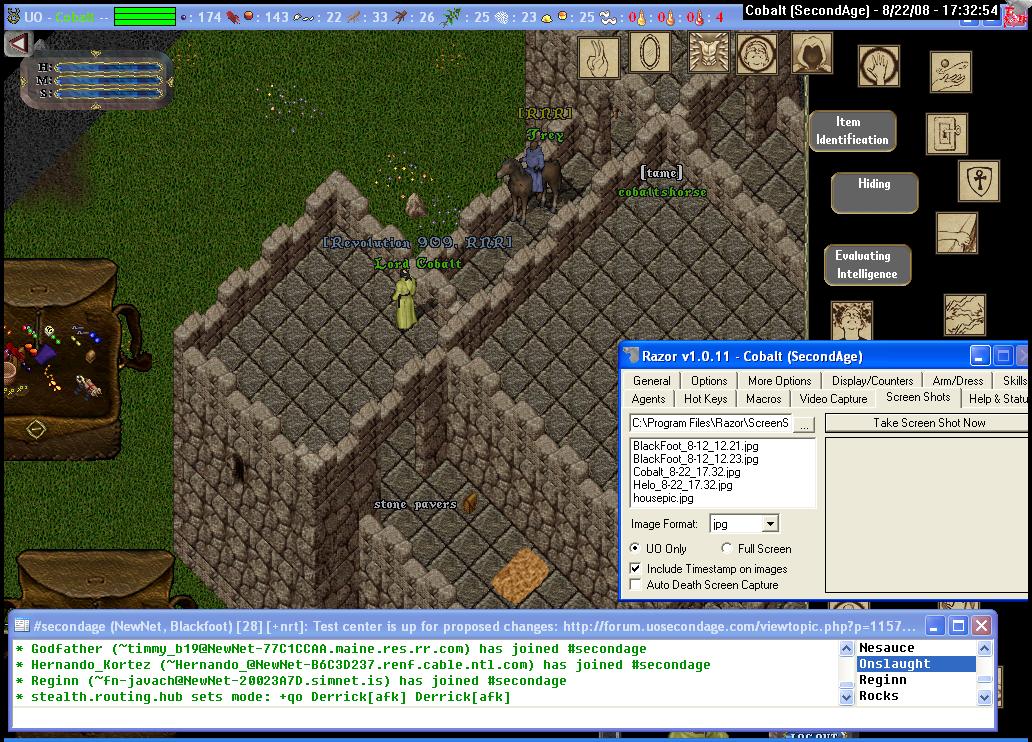Select the Arm/Dress tab
Screen dimensions: 1032x742
[957, 380]
